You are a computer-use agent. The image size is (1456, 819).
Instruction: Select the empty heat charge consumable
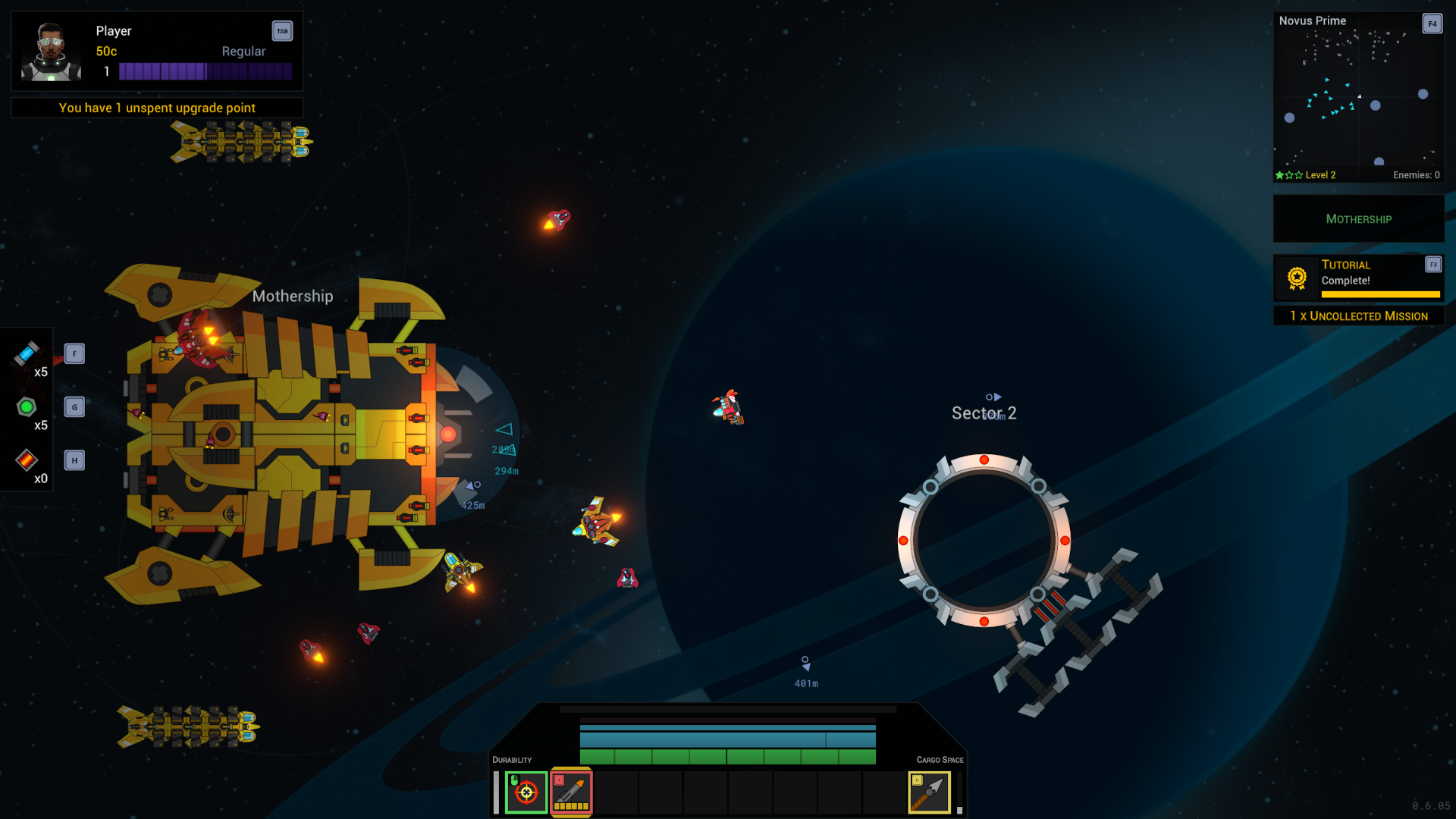coord(27,460)
